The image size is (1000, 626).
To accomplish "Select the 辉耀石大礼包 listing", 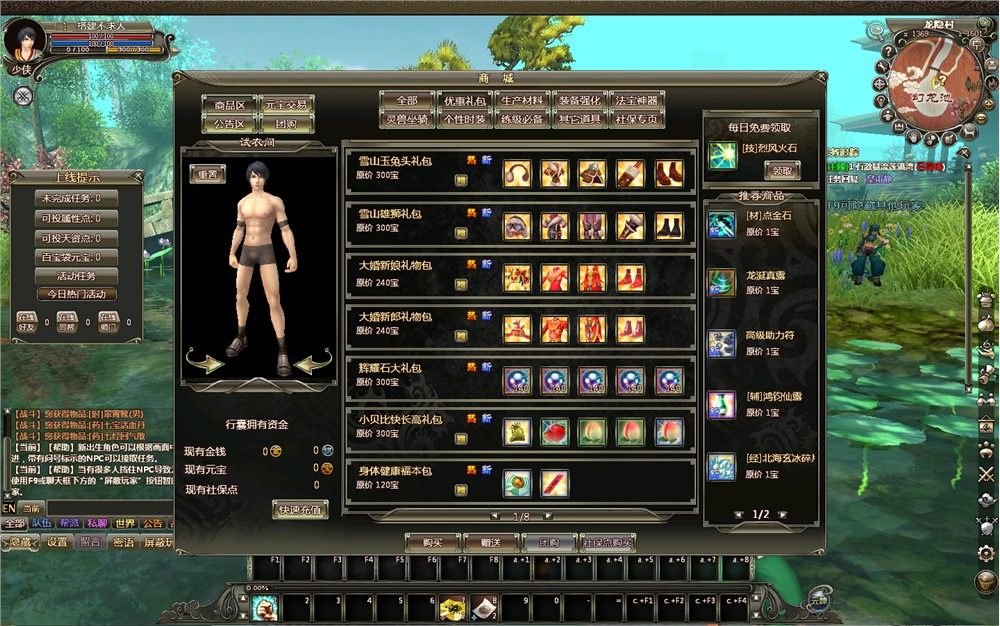I will (x=390, y=369).
